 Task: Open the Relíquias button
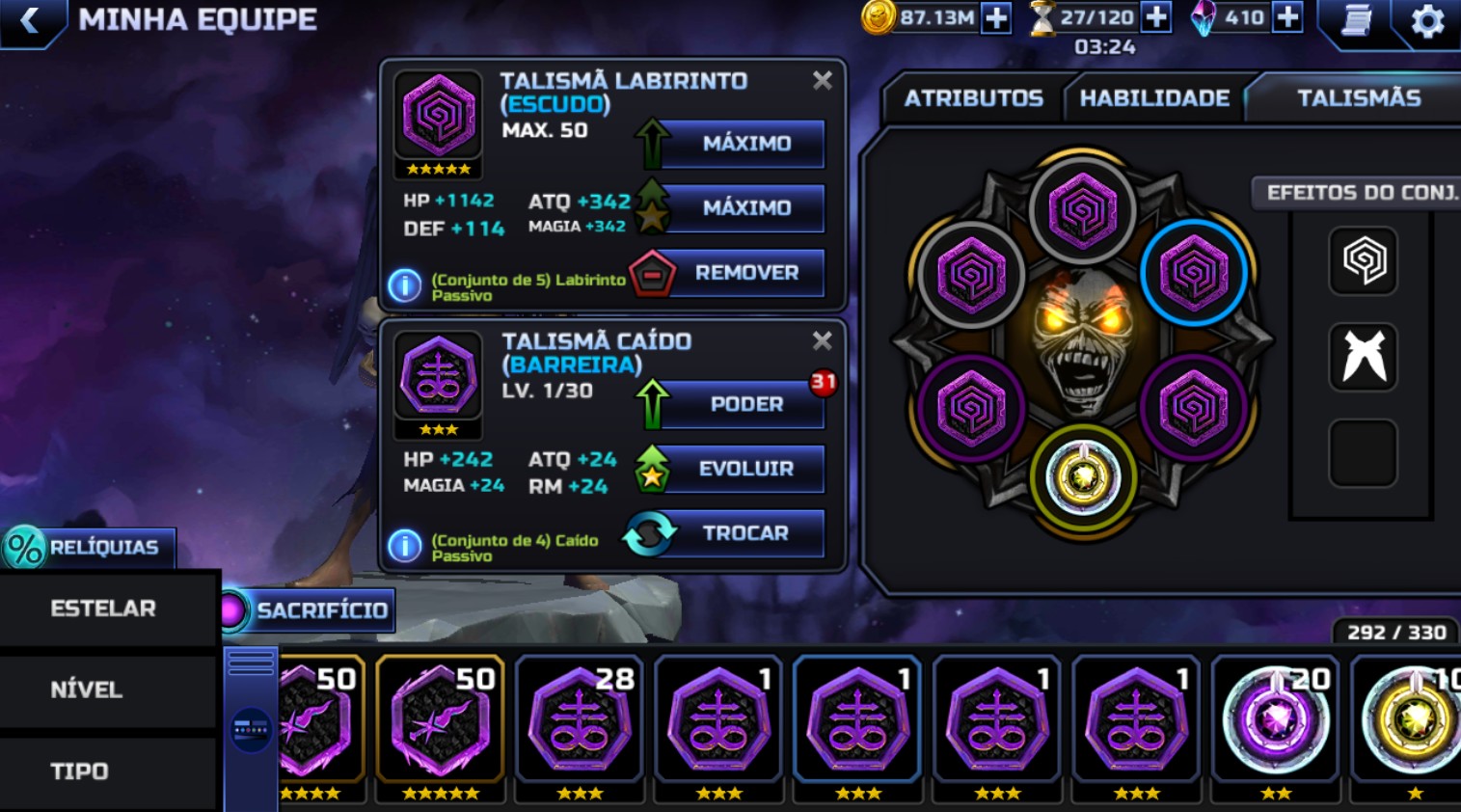click(90, 548)
